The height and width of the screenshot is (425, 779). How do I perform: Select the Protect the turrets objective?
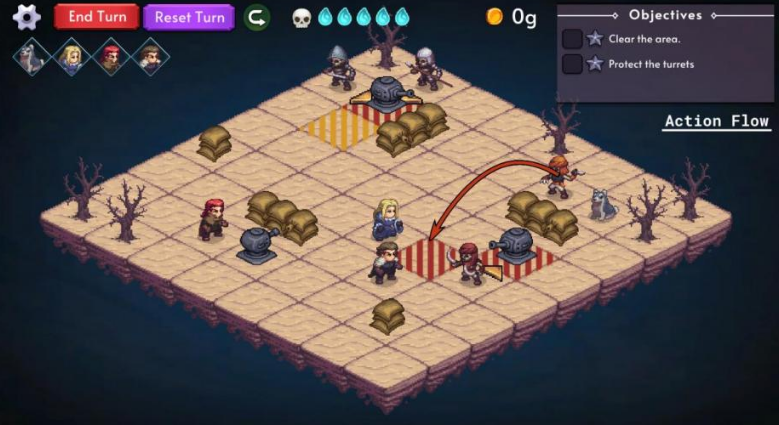[x=650, y=65]
